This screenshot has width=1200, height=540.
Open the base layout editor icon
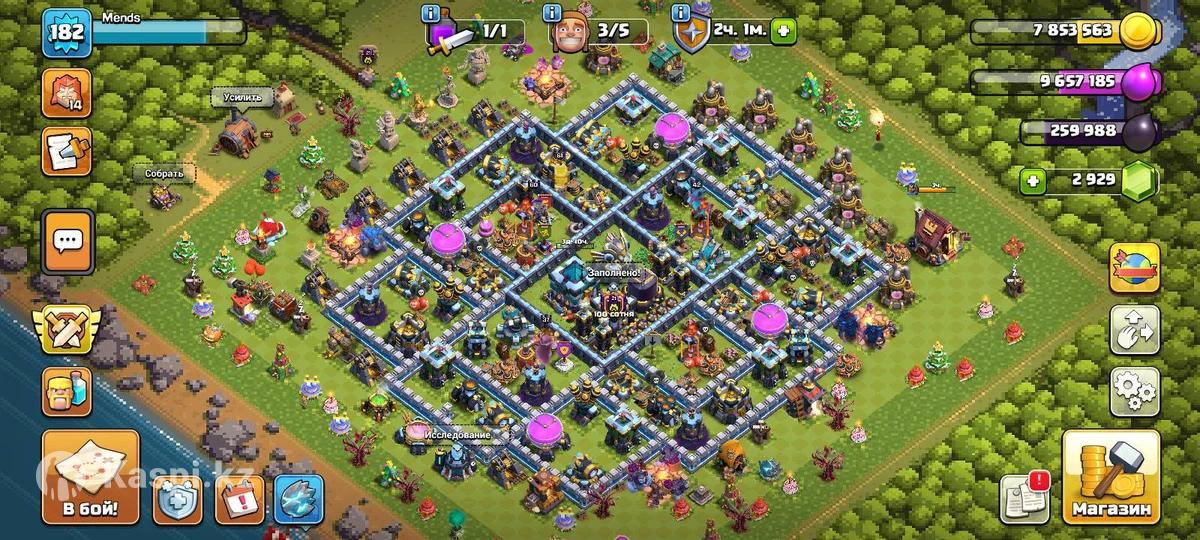(x=1134, y=329)
